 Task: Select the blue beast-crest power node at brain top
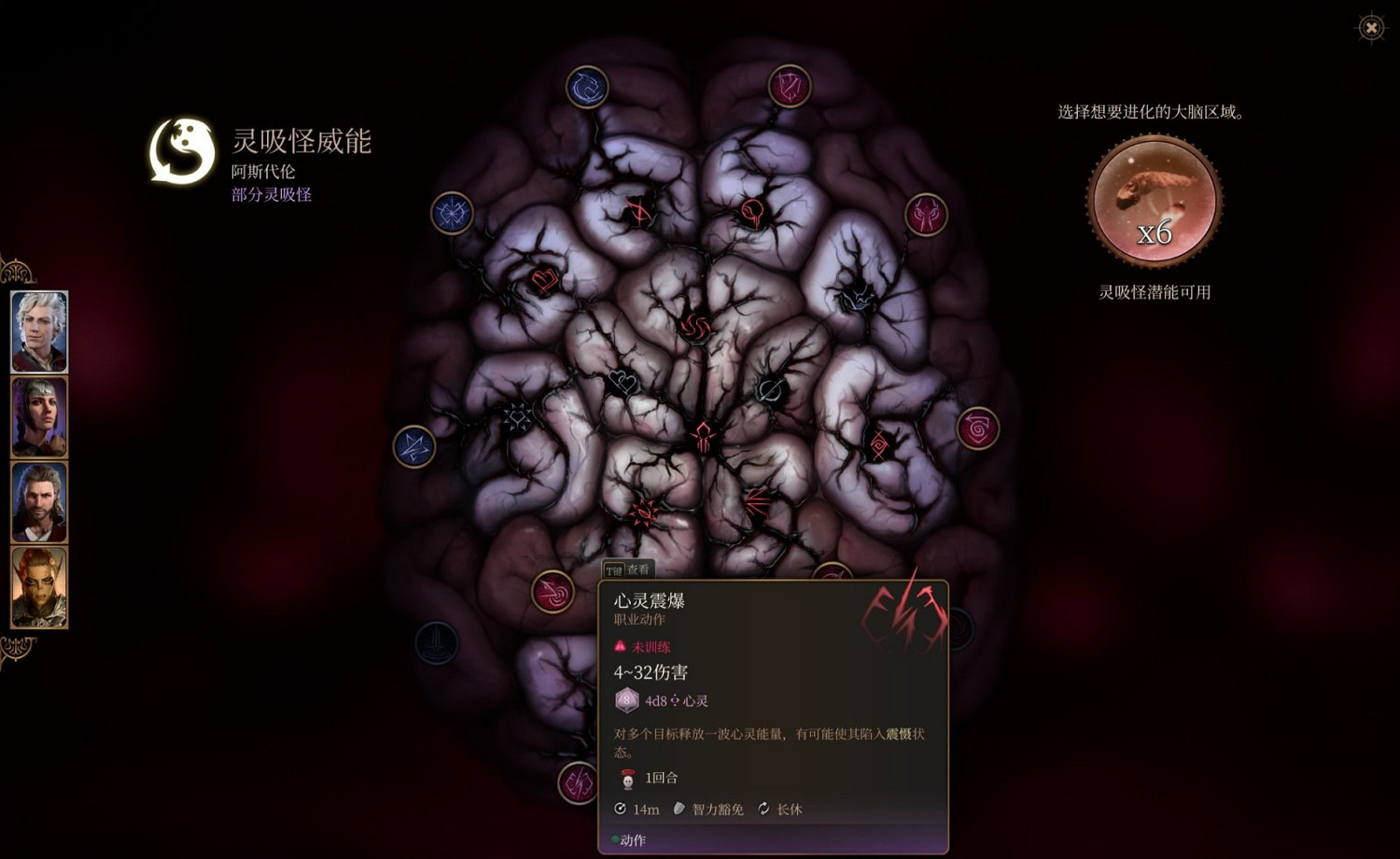(586, 85)
